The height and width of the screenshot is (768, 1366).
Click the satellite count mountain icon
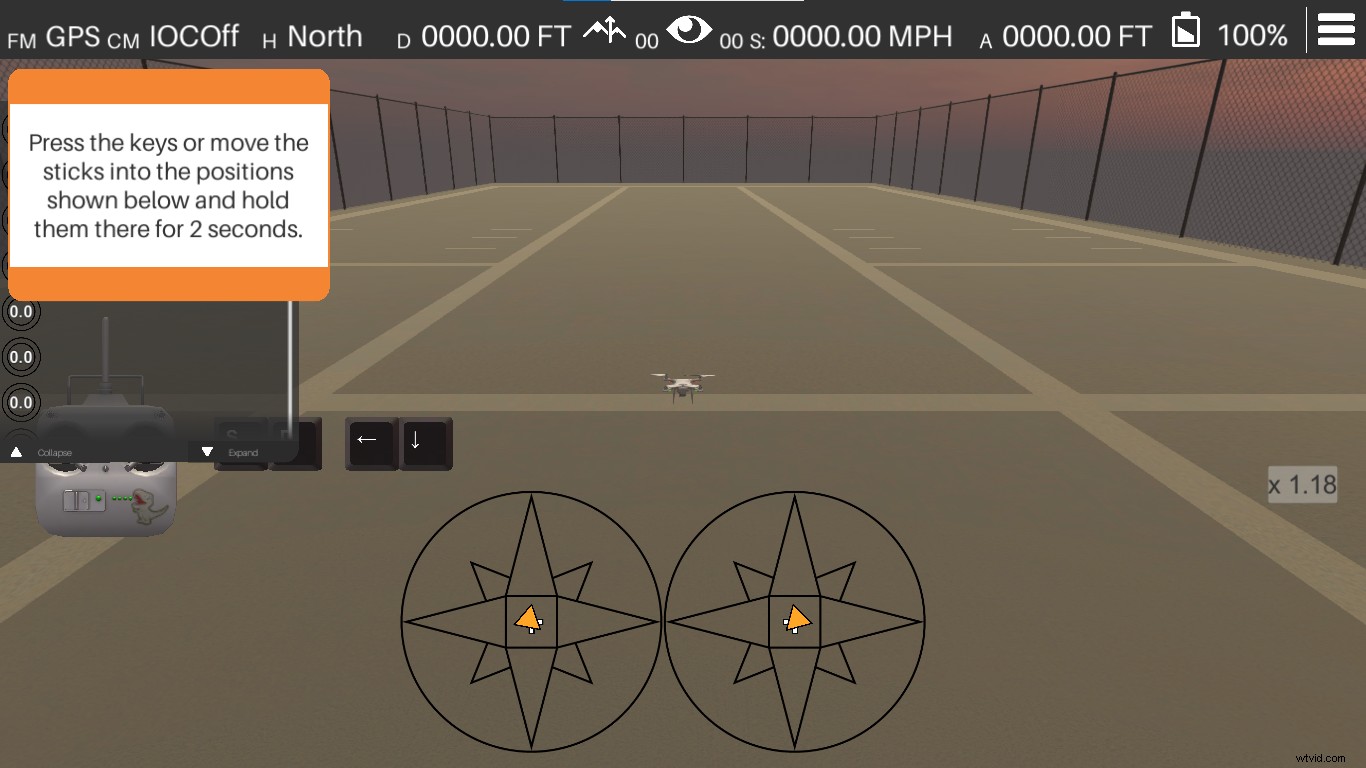click(607, 32)
